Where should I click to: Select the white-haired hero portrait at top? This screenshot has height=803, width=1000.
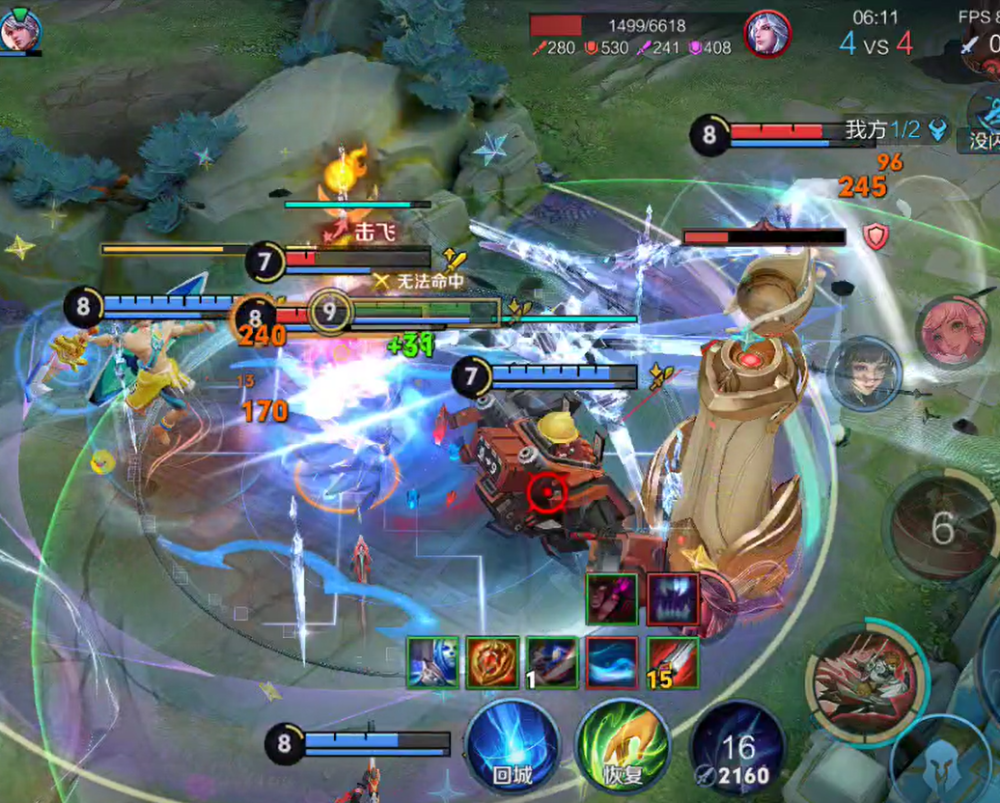pos(767,34)
